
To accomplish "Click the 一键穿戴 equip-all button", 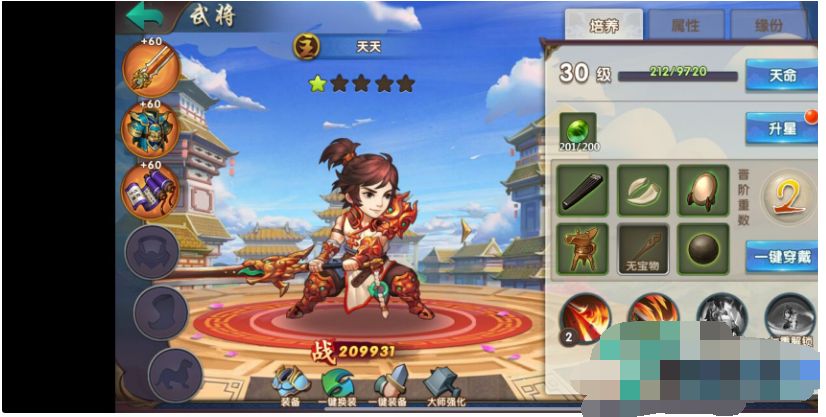I will pos(781,256).
